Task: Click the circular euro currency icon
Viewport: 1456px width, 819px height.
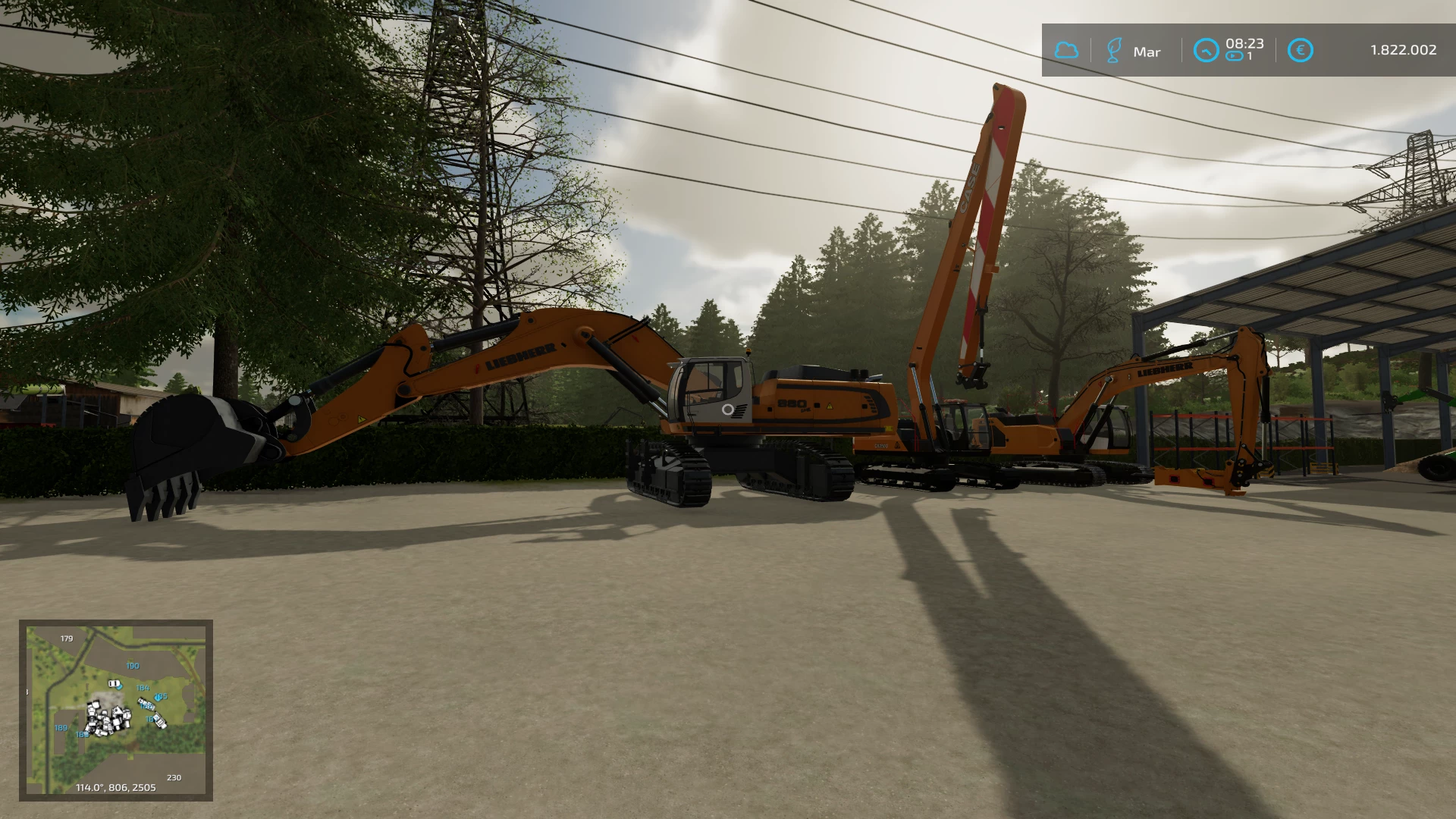Action: point(1301,50)
